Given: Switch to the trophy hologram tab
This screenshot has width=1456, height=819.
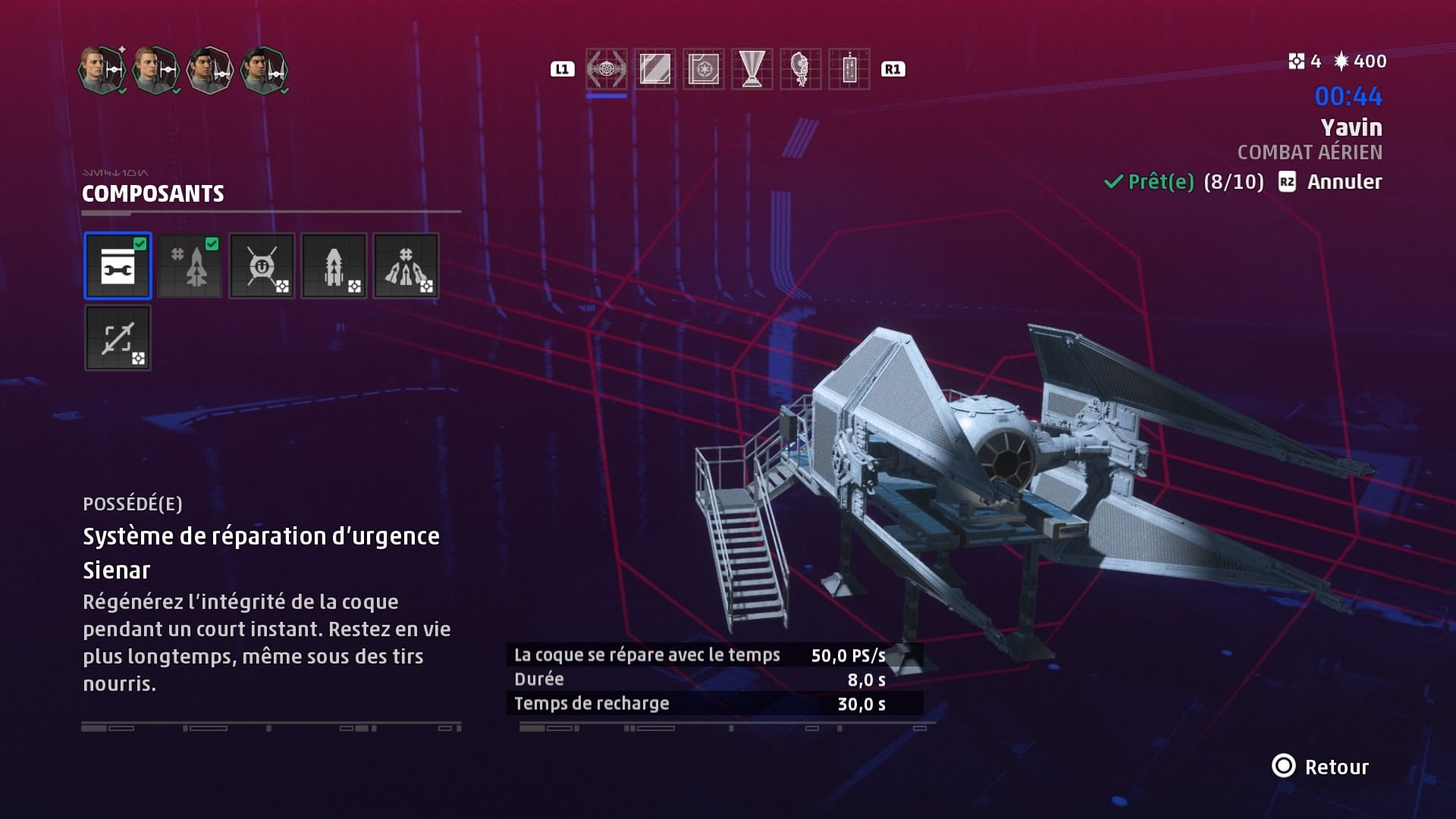Looking at the screenshot, I should [752, 69].
